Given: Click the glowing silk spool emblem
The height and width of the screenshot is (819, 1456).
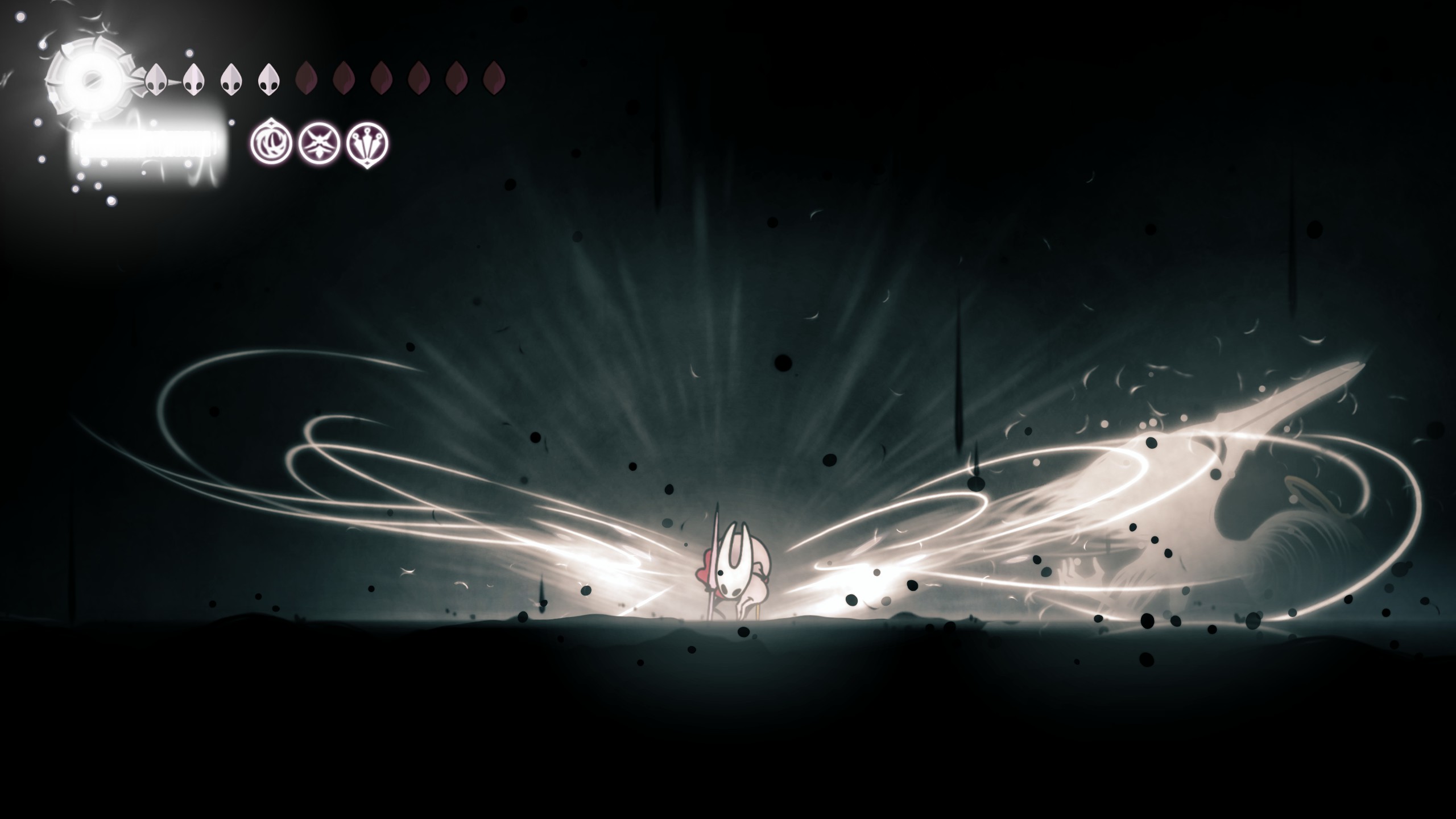Looking at the screenshot, I should tap(88, 80).
